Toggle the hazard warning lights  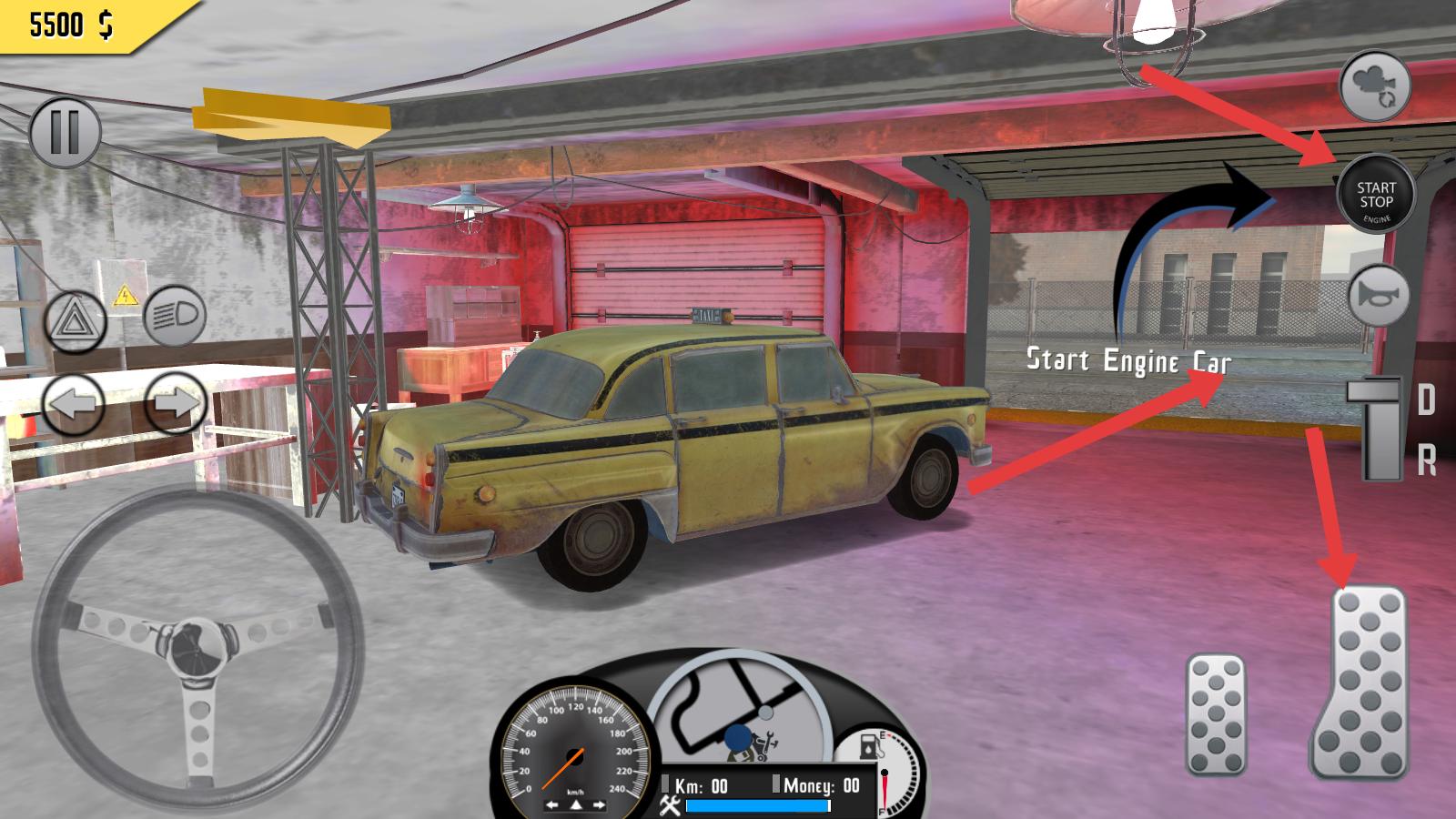coord(76,321)
